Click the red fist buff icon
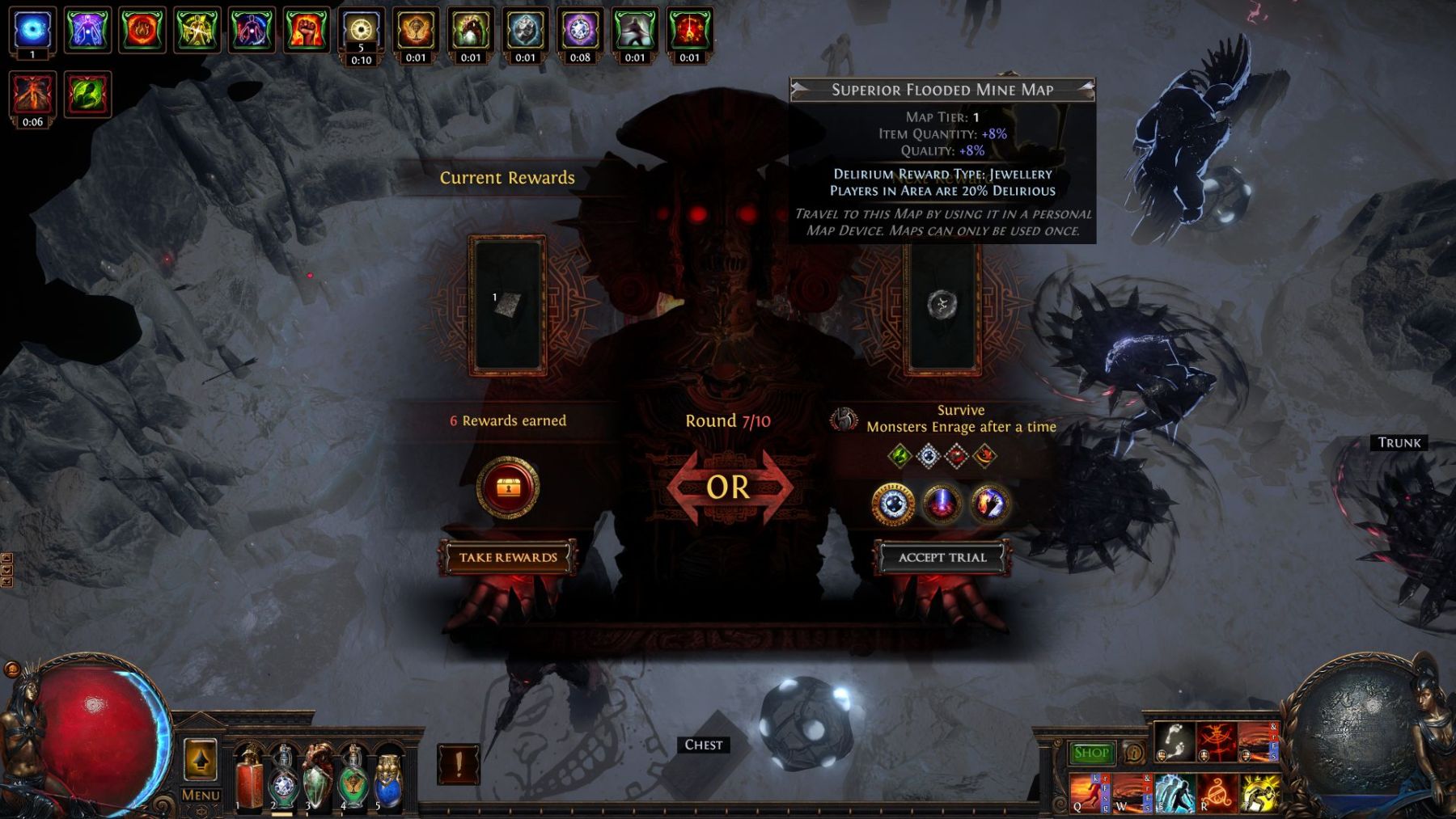1456x819 pixels. 306,30
